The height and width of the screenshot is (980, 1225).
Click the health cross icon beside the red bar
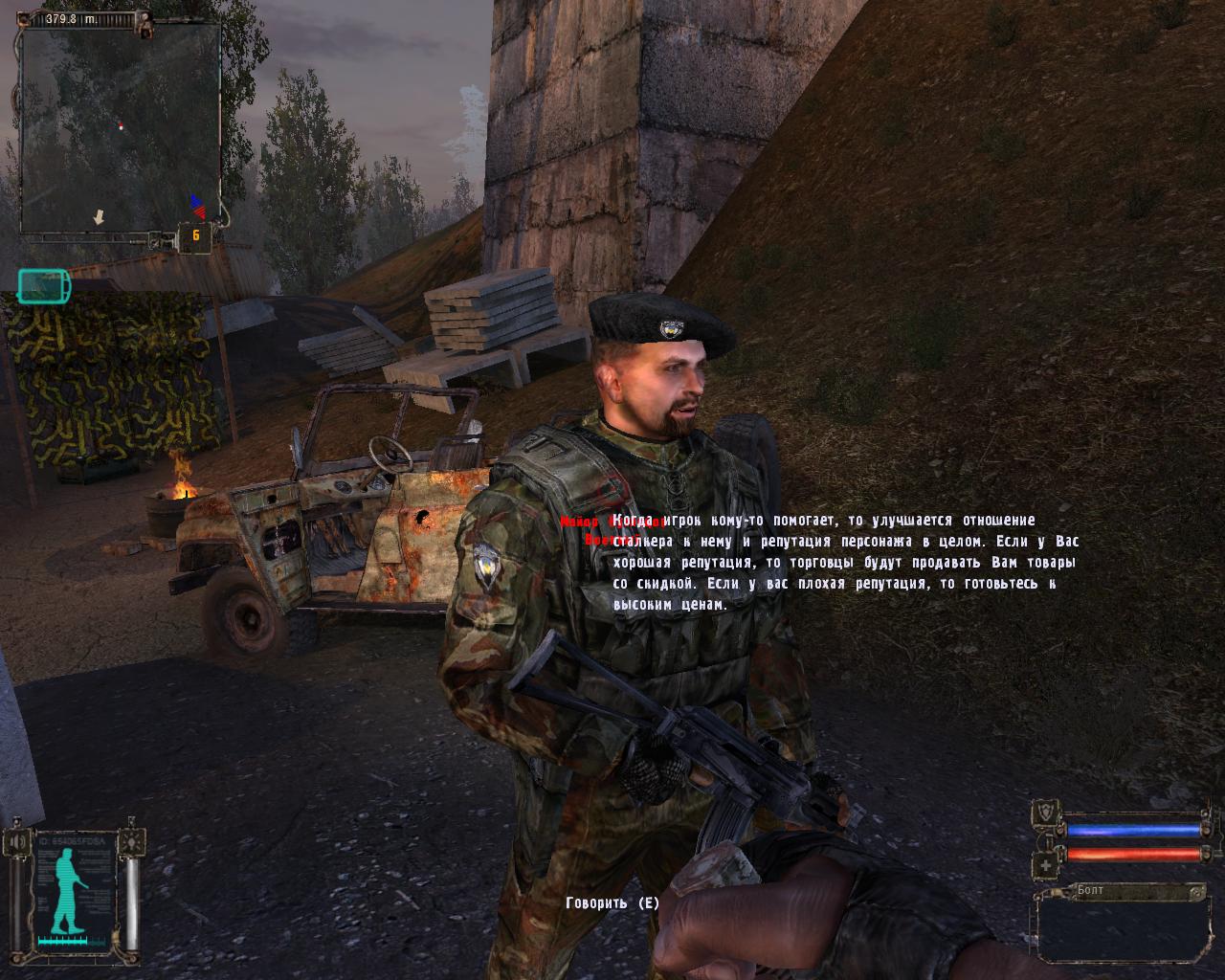[1045, 864]
